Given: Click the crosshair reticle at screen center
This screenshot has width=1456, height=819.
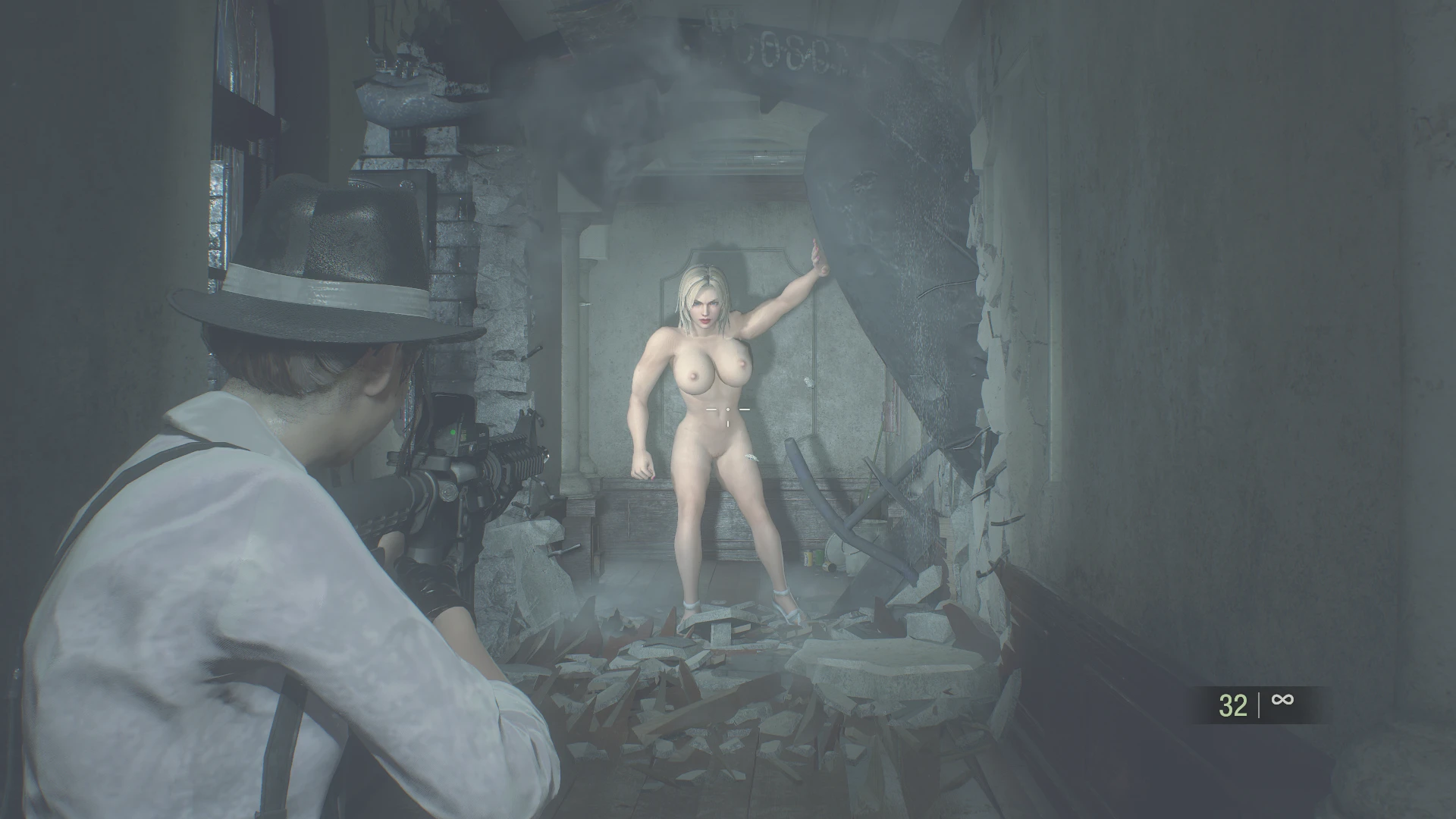Looking at the screenshot, I should [x=730, y=409].
